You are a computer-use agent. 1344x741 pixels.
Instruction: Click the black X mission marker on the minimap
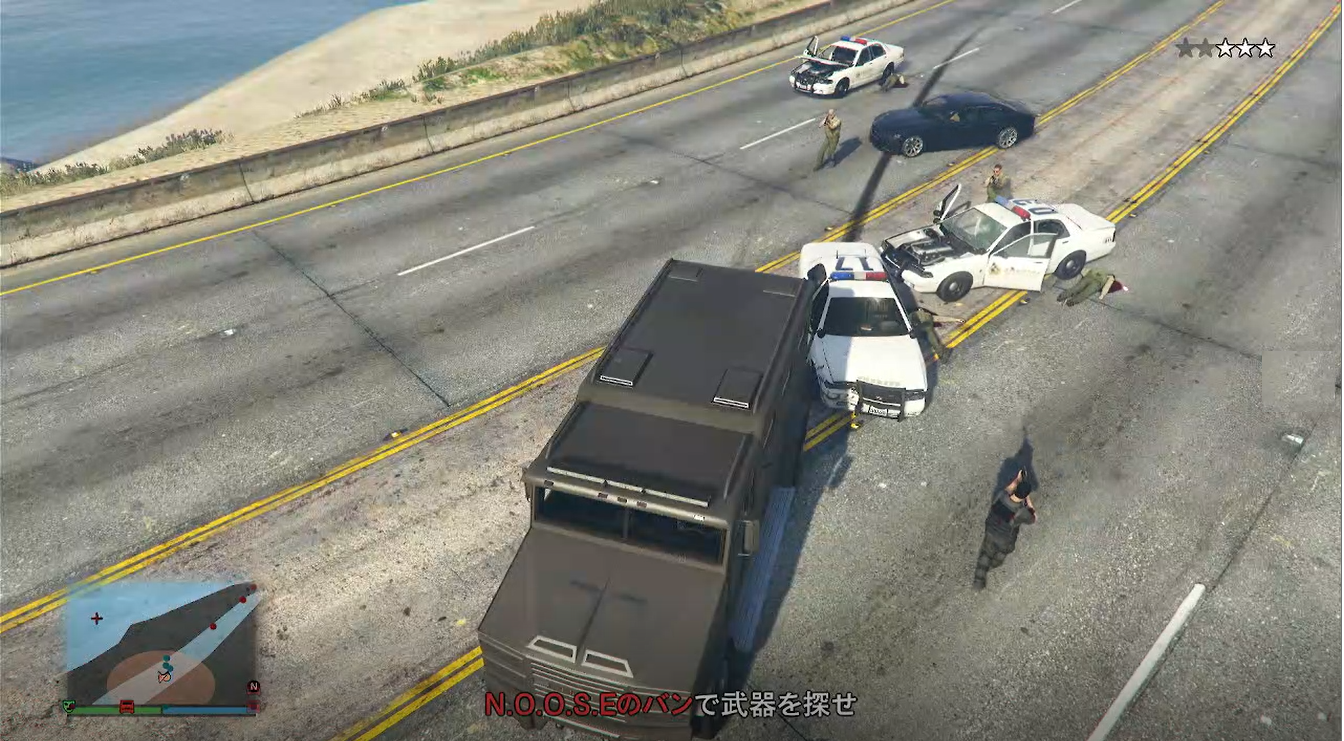[97, 618]
